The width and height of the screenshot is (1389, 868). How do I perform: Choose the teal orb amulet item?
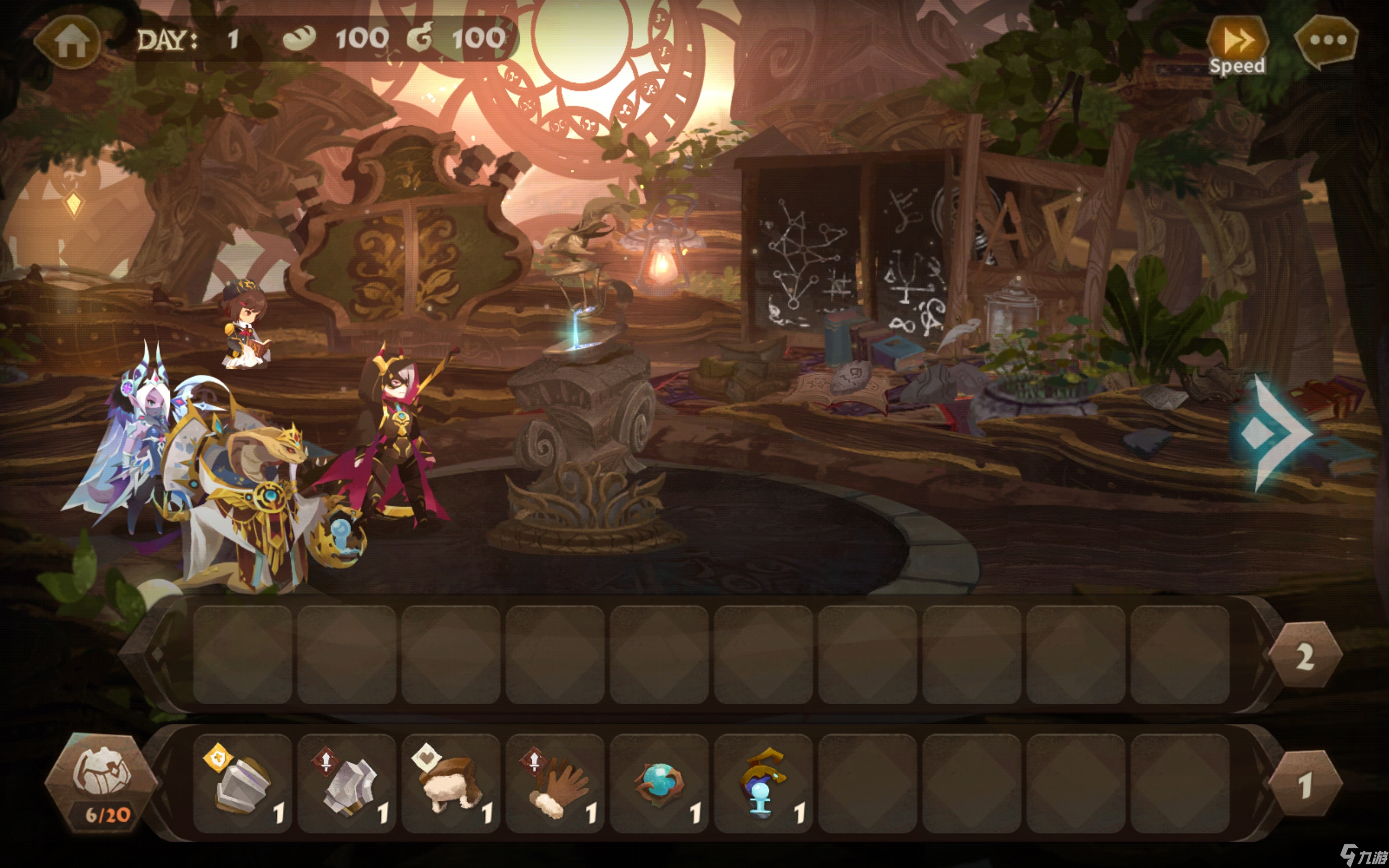point(659,783)
